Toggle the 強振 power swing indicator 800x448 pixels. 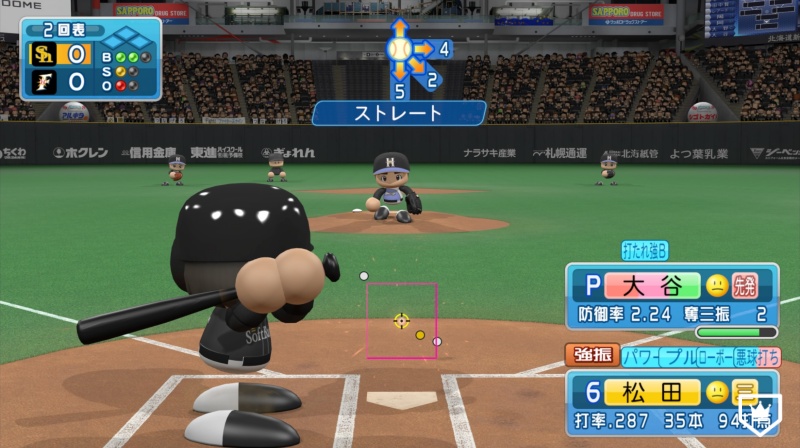593,355
